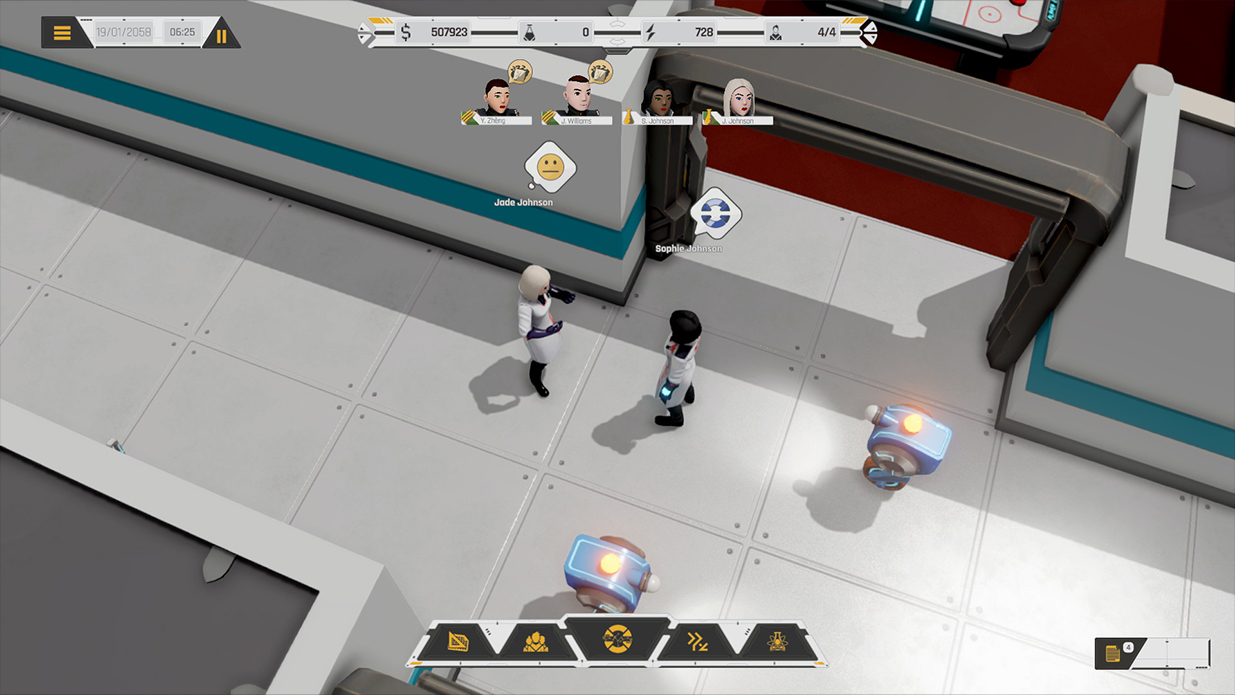
Task: Select J. Williams' crew portrait
Action: tap(576, 97)
